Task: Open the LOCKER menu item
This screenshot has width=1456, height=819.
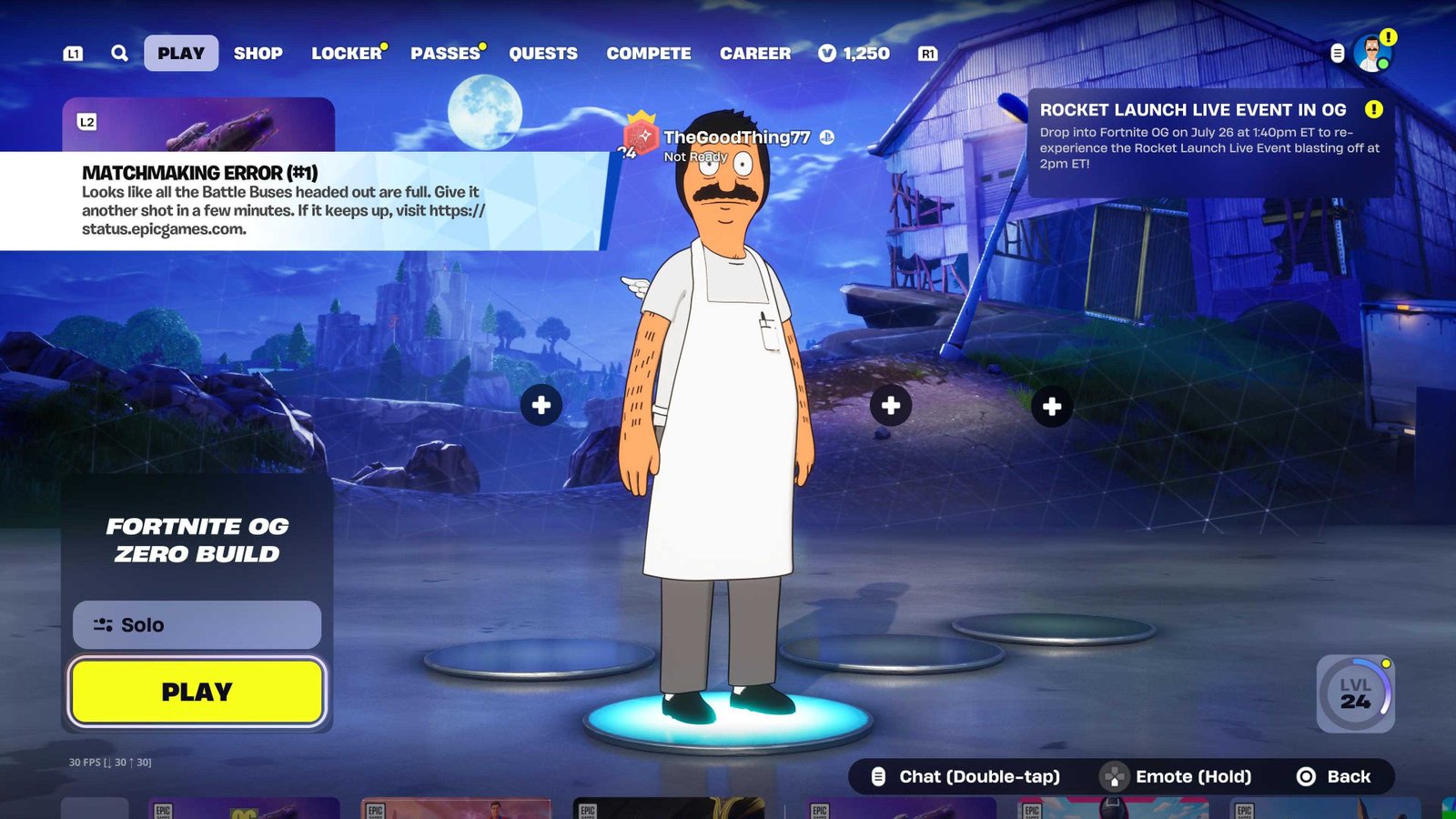Action: pyautogui.click(x=347, y=53)
